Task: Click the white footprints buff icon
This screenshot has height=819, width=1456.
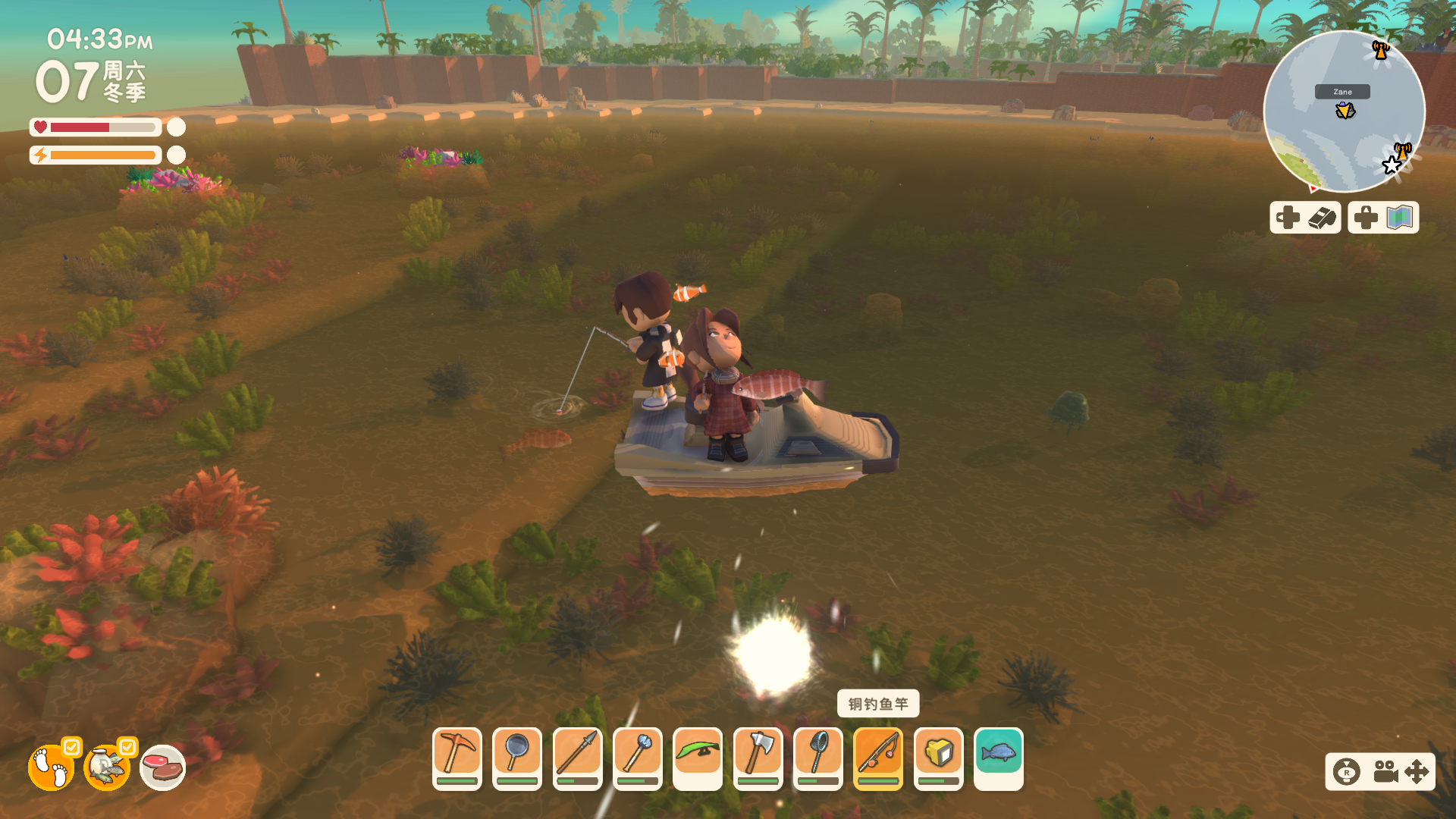Action: coord(51,767)
